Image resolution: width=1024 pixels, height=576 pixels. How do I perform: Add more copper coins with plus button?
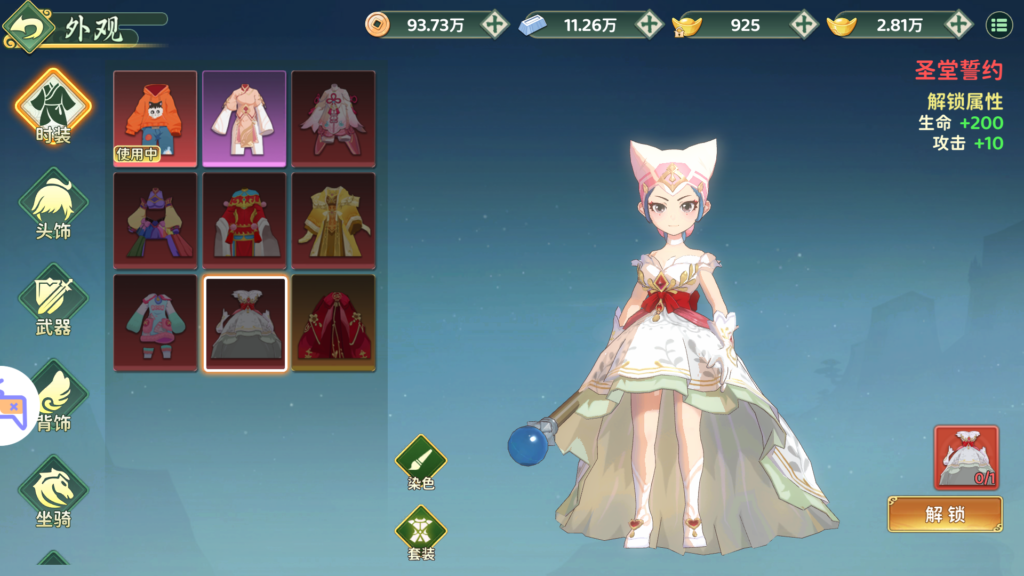494,25
